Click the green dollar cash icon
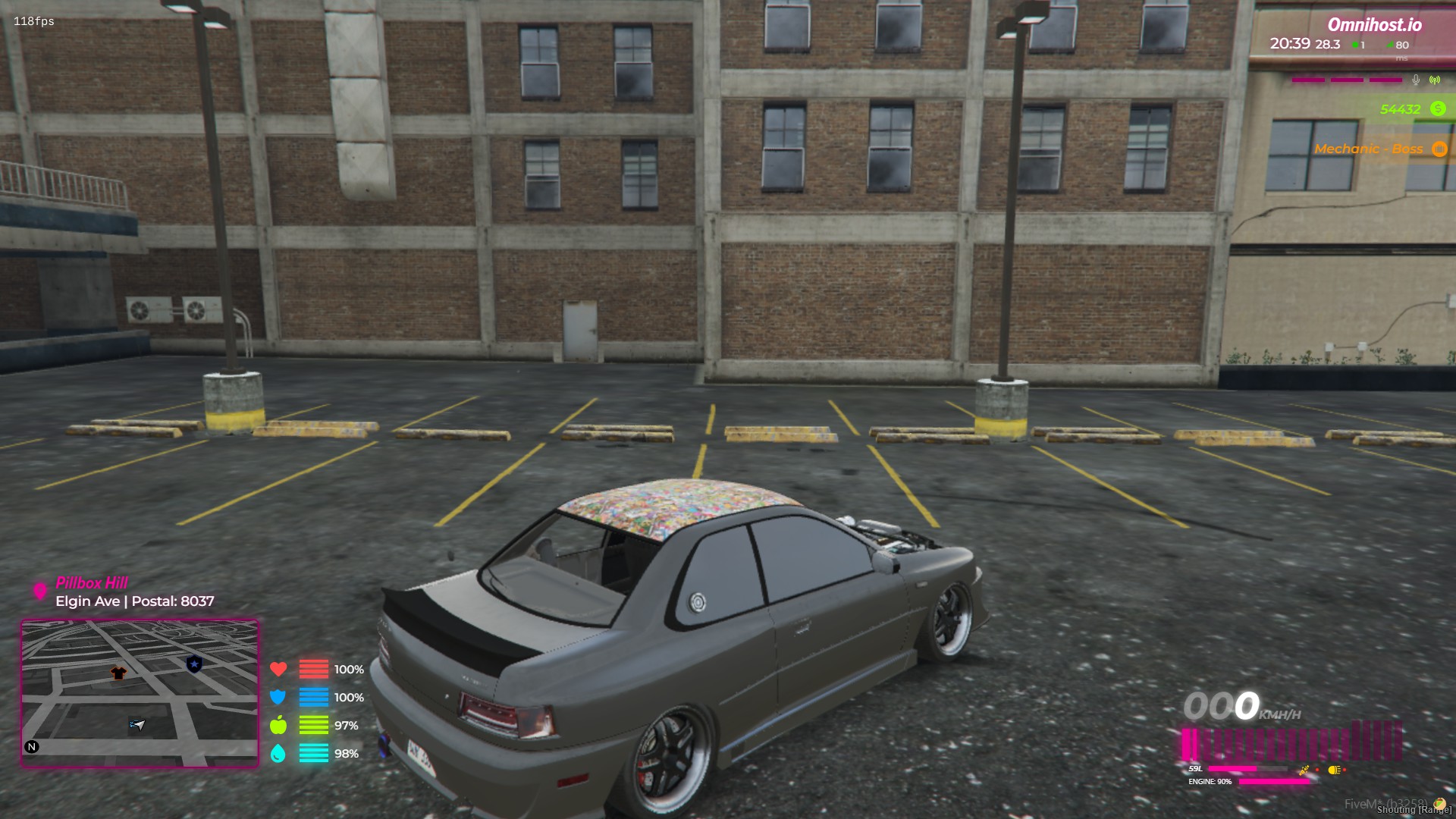The width and height of the screenshot is (1456, 819). tap(1438, 109)
